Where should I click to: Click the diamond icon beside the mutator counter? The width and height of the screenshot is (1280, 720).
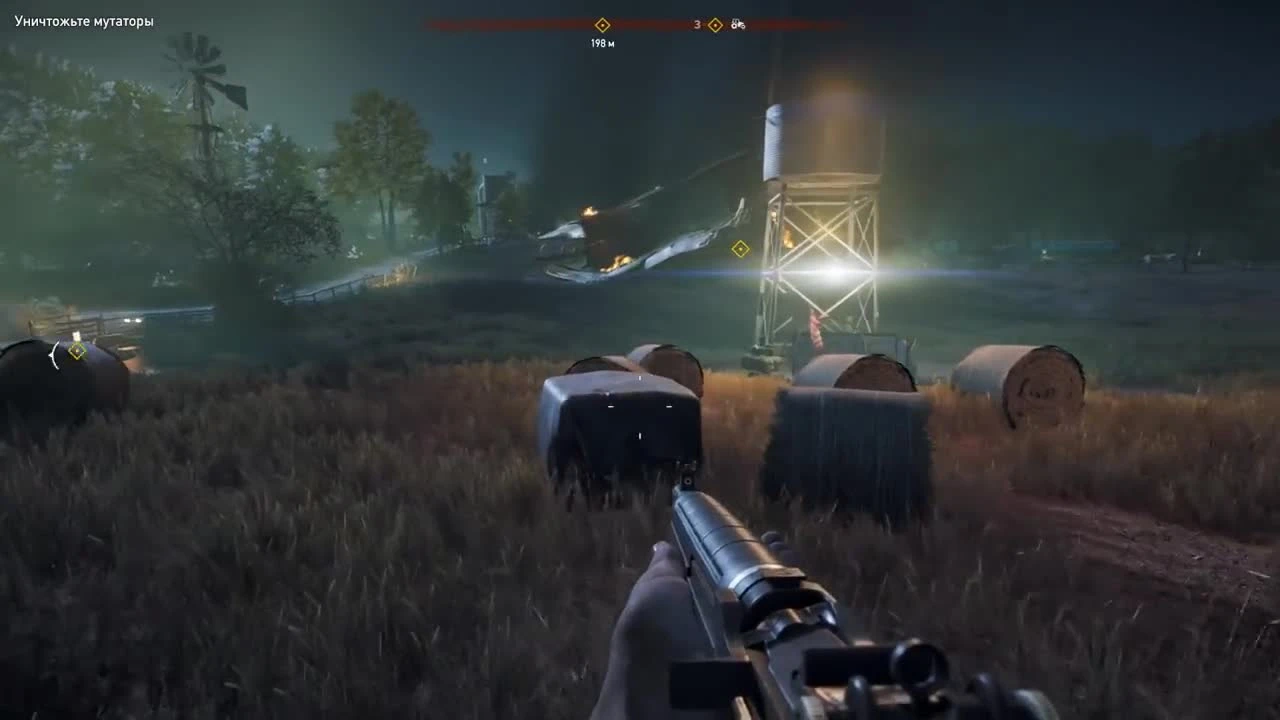714,25
